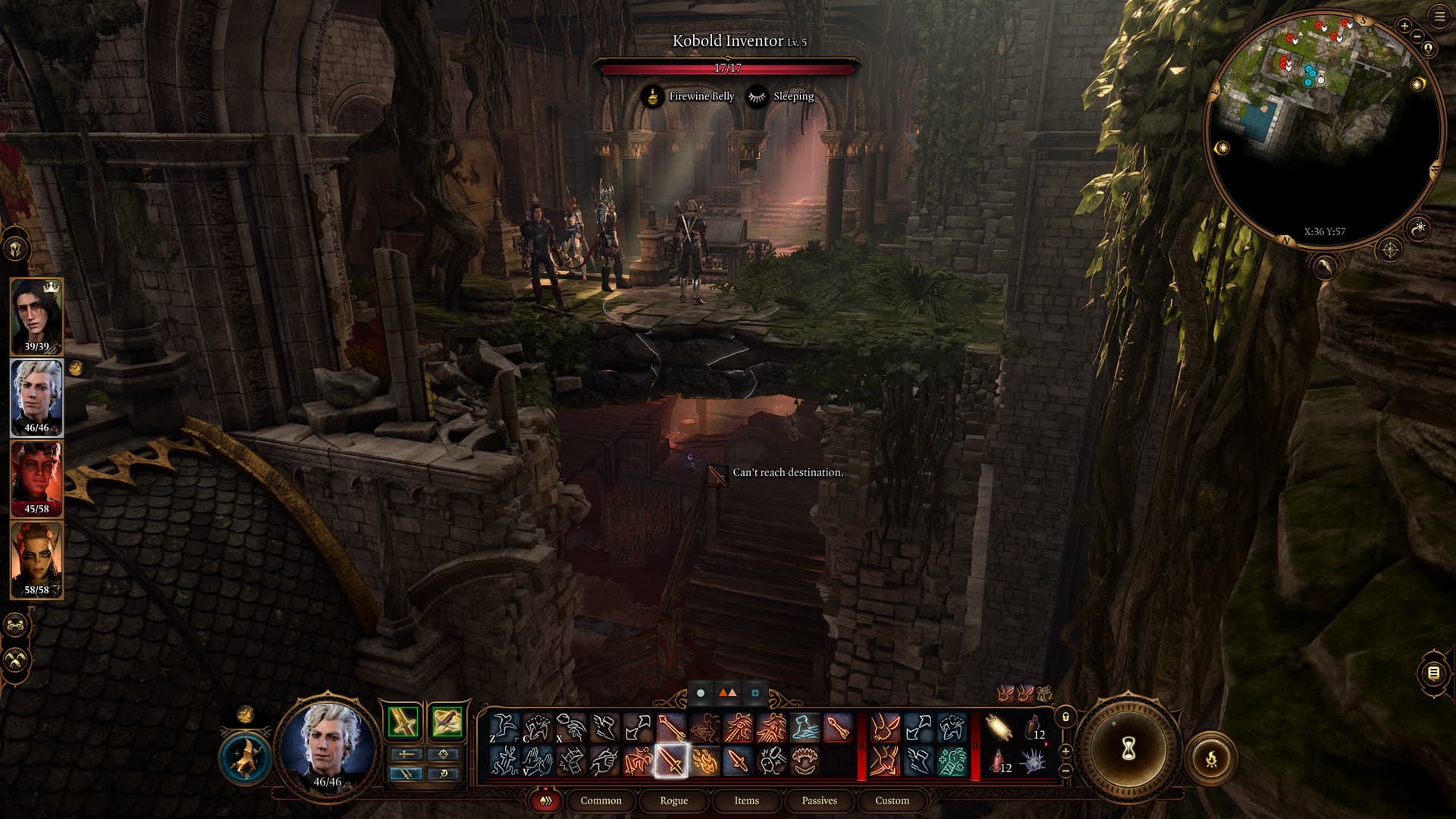Image resolution: width=1456 pixels, height=819 pixels.
Task: Select the ranged weapon set slot
Action: click(447, 721)
